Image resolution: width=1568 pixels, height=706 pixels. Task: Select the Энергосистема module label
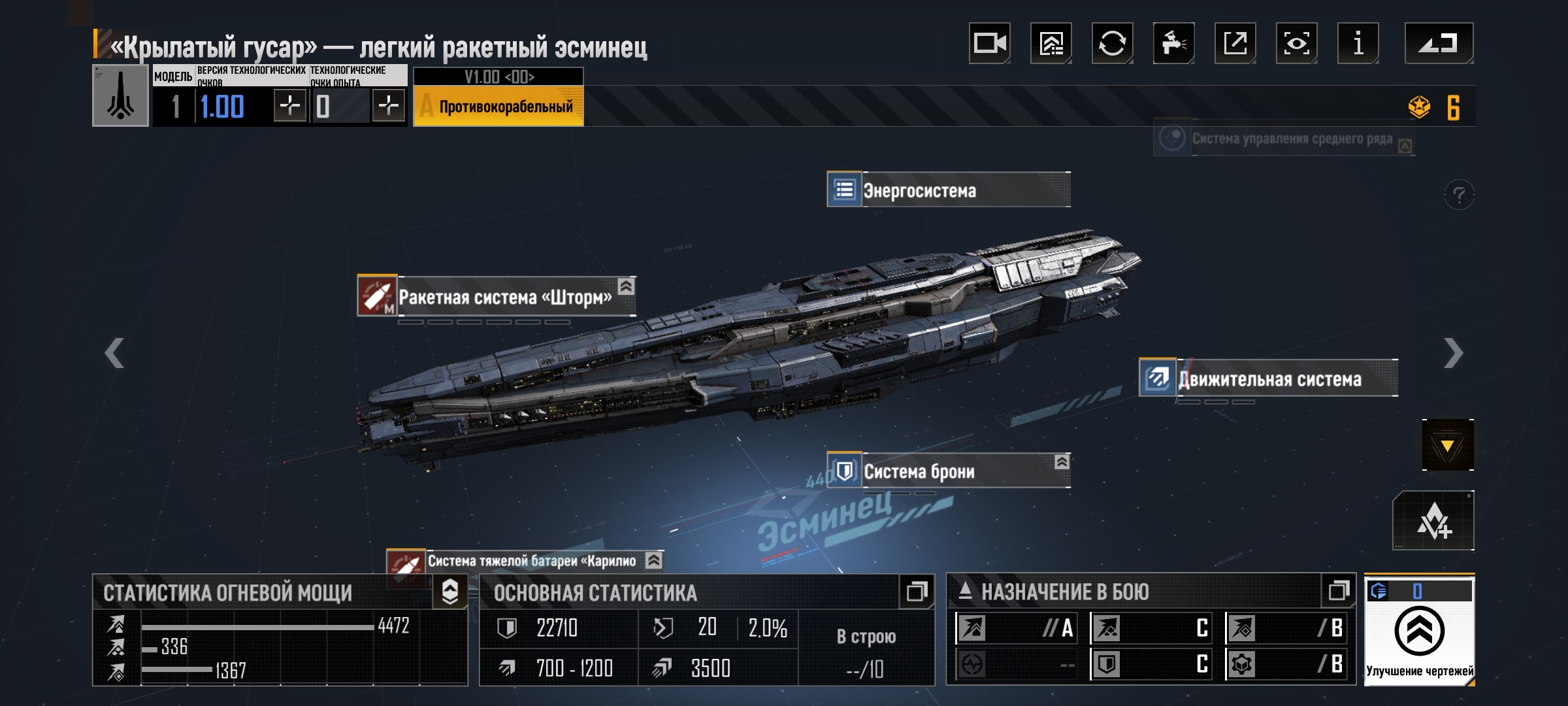[x=949, y=190]
